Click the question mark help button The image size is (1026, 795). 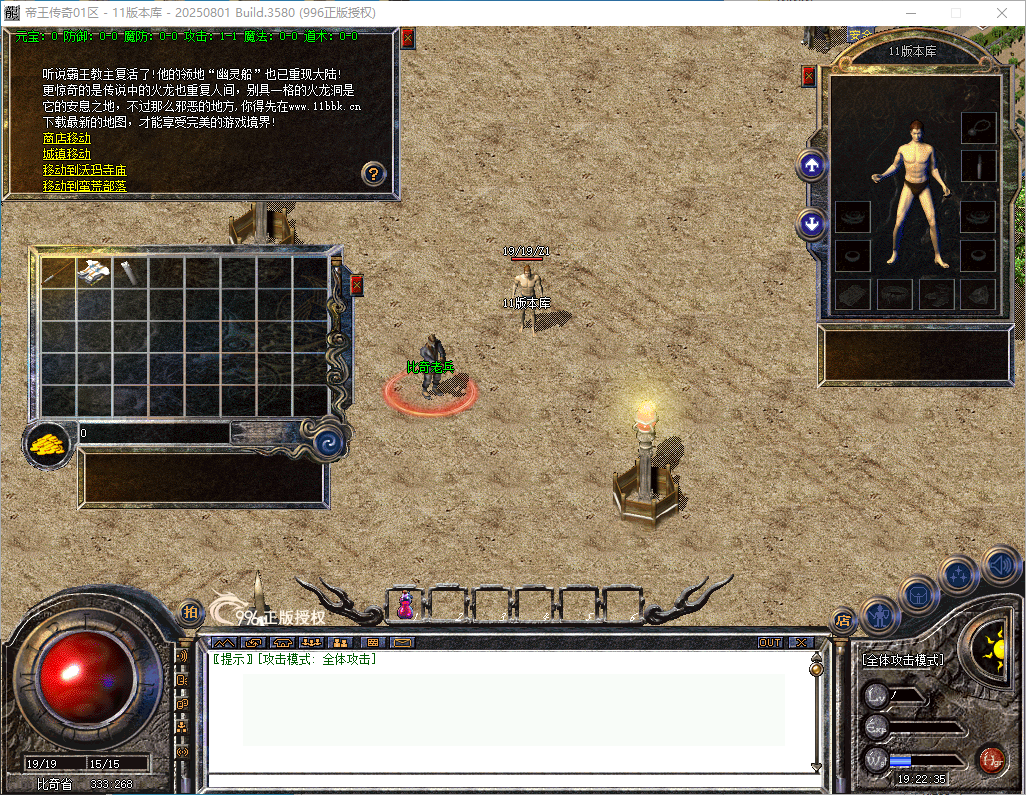point(373,173)
